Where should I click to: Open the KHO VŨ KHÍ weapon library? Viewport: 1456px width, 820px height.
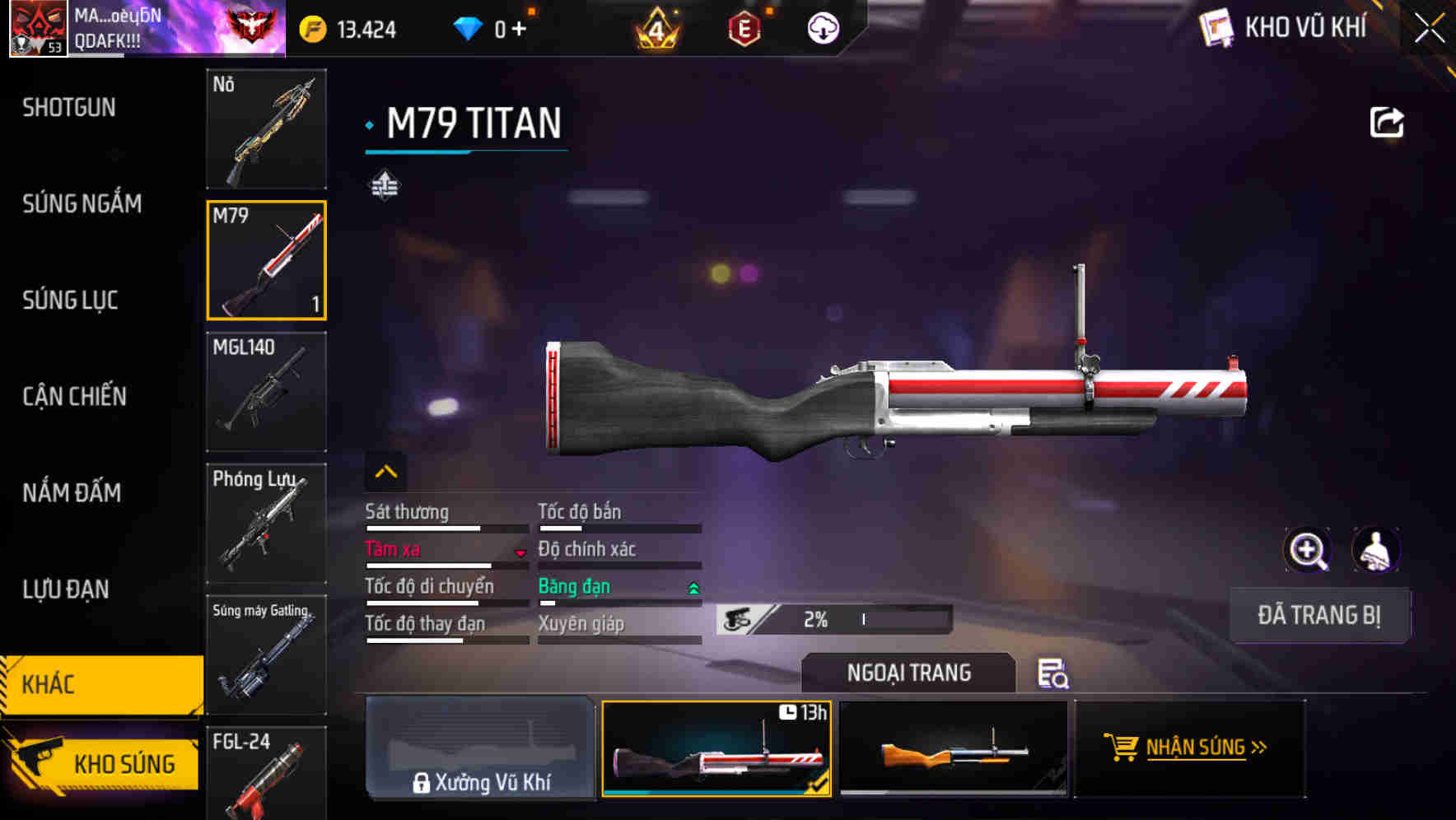coord(1283,27)
